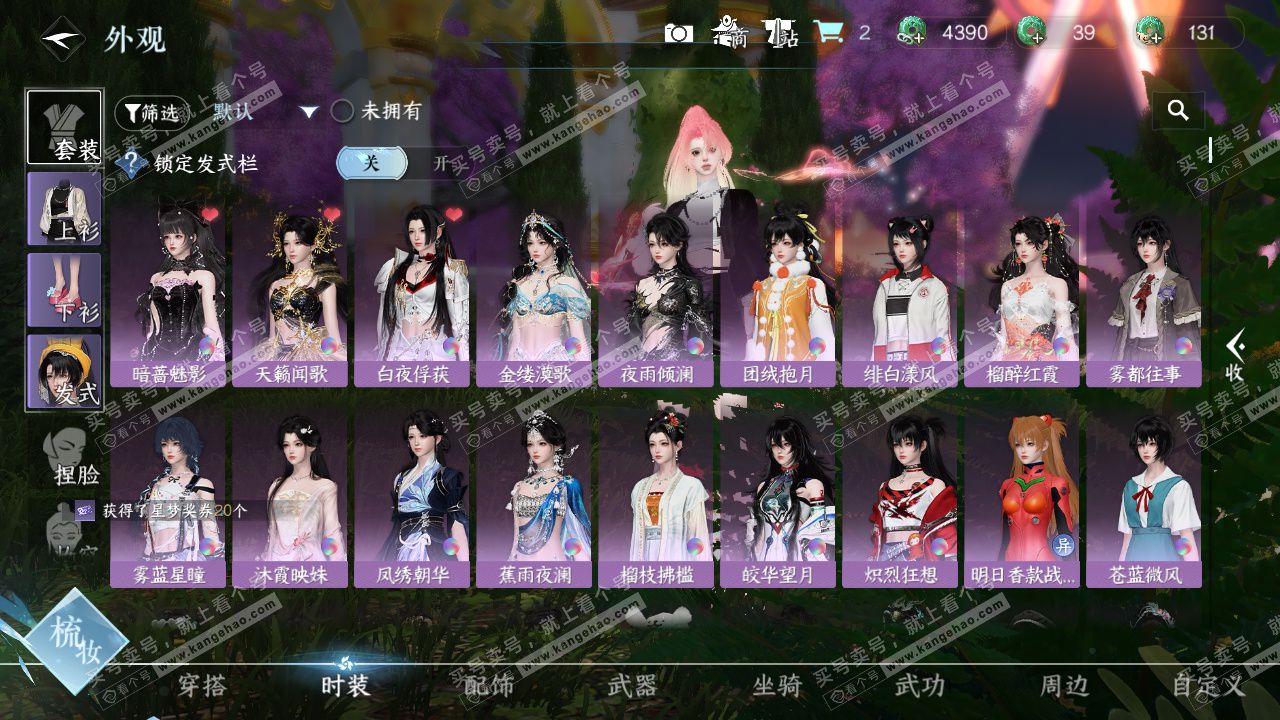
Task: Choose the 发式 hairstyle category
Action: pyautogui.click(x=64, y=371)
